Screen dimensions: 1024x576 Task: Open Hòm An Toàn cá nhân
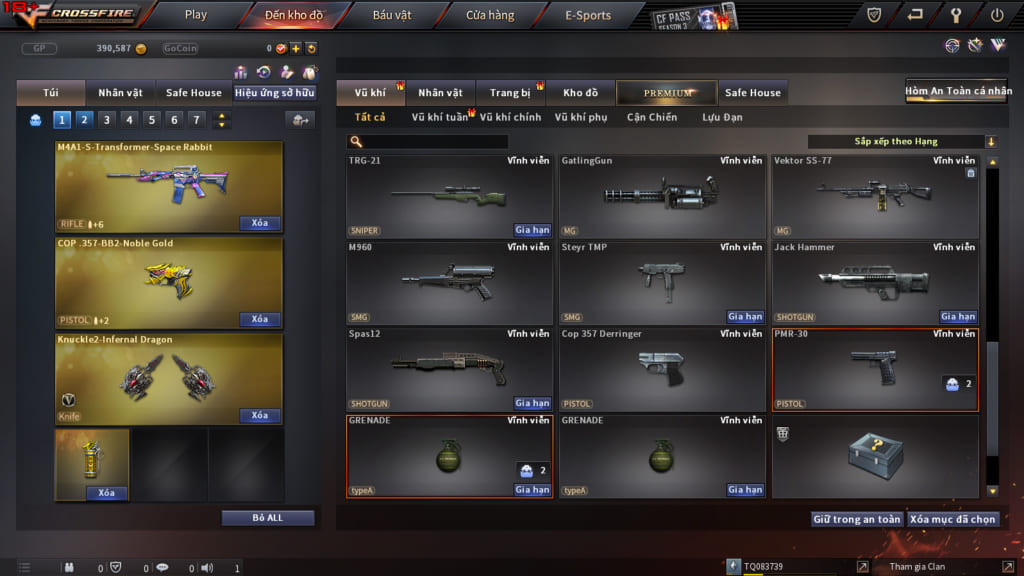956,92
